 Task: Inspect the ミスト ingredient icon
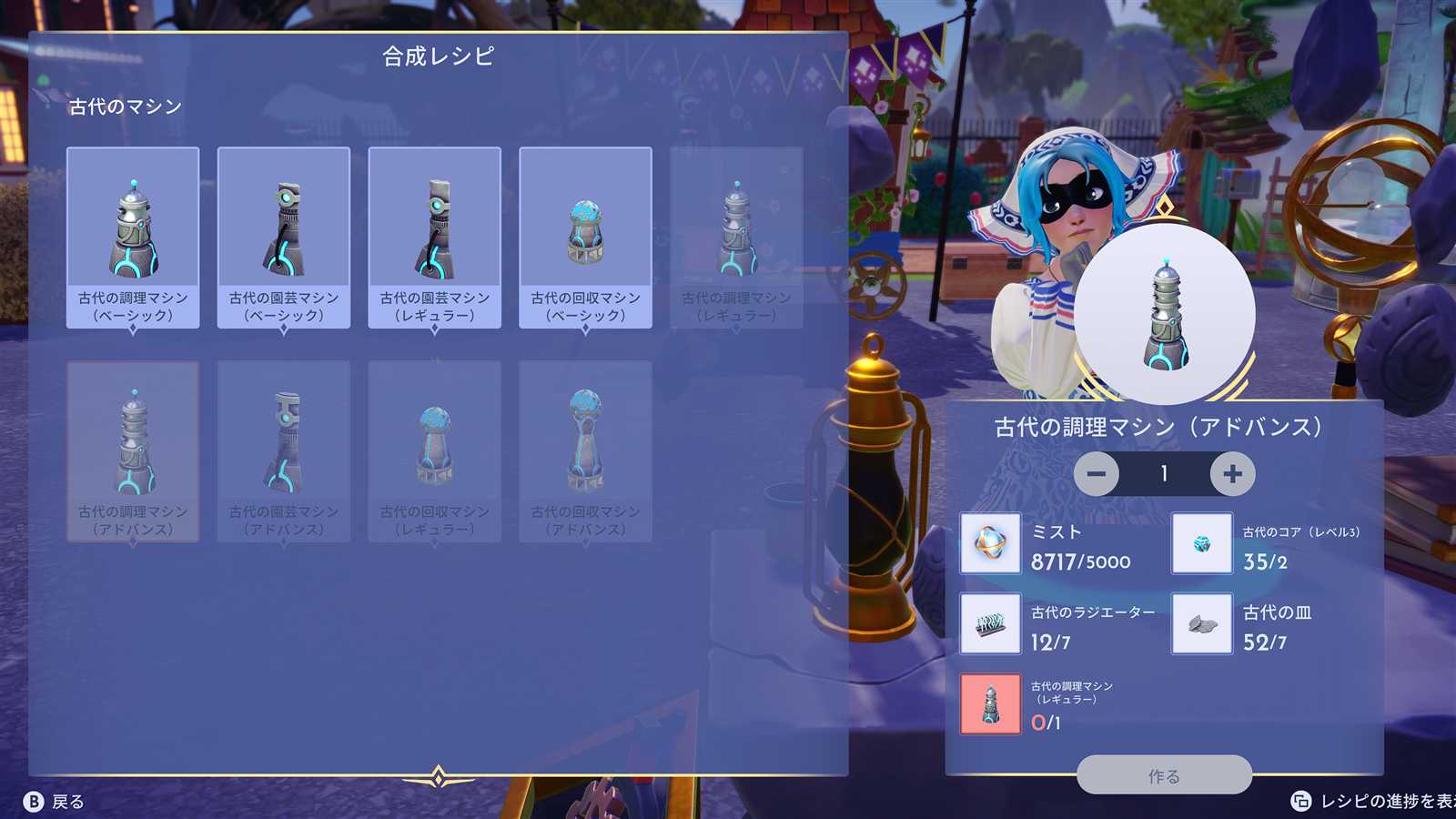(x=990, y=544)
